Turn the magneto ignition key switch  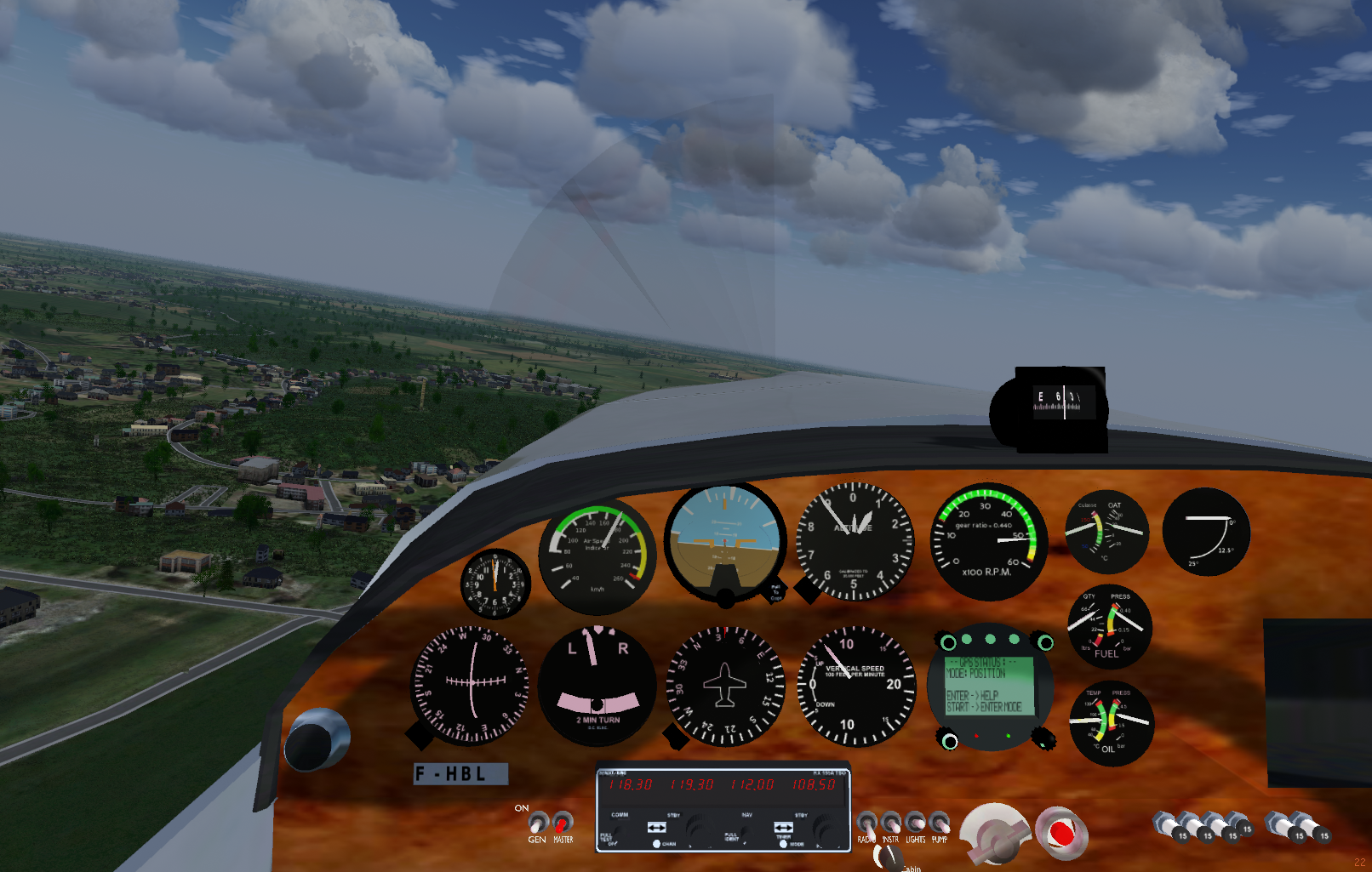[994, 835]
